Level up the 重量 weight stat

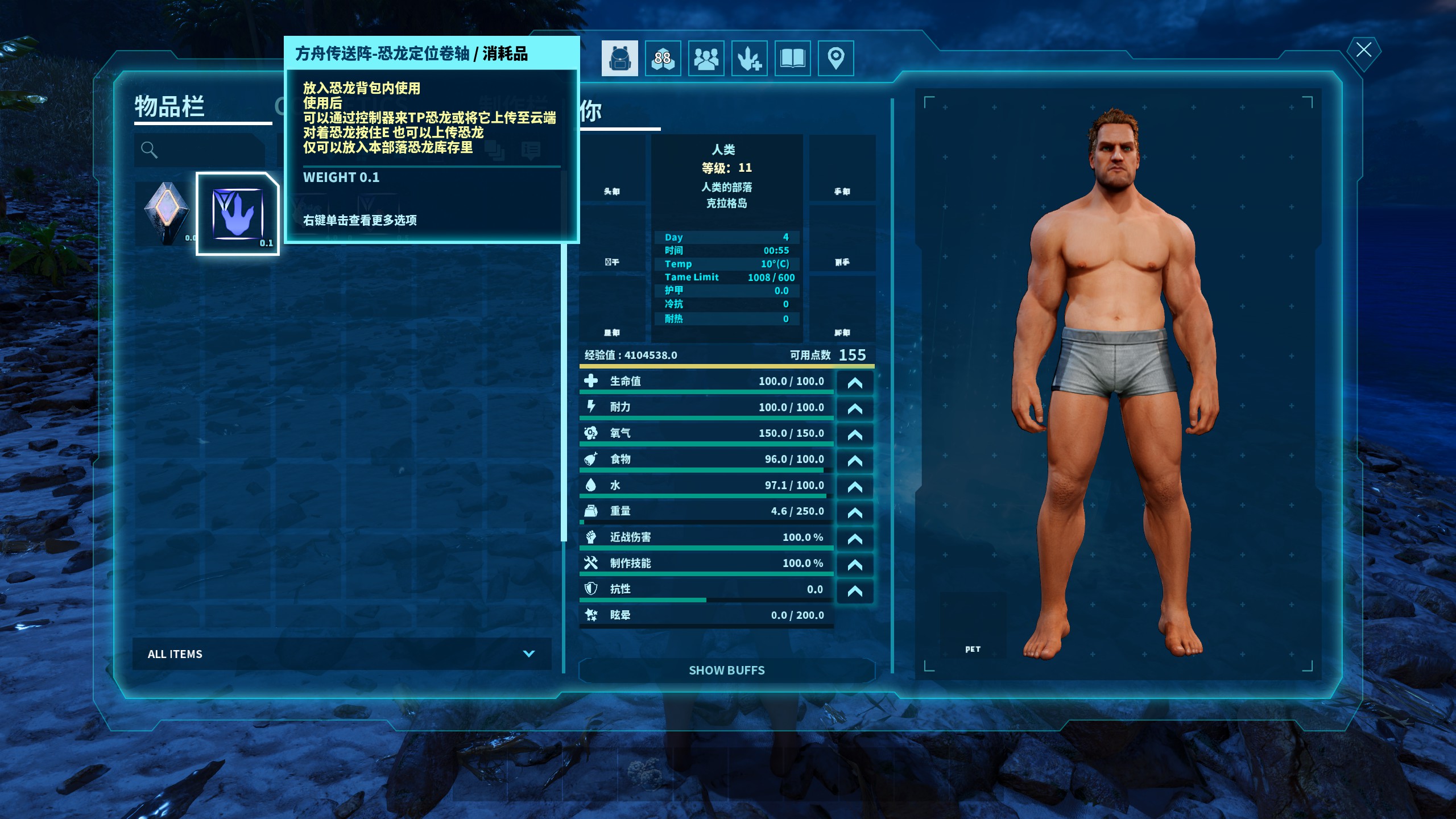854,512
